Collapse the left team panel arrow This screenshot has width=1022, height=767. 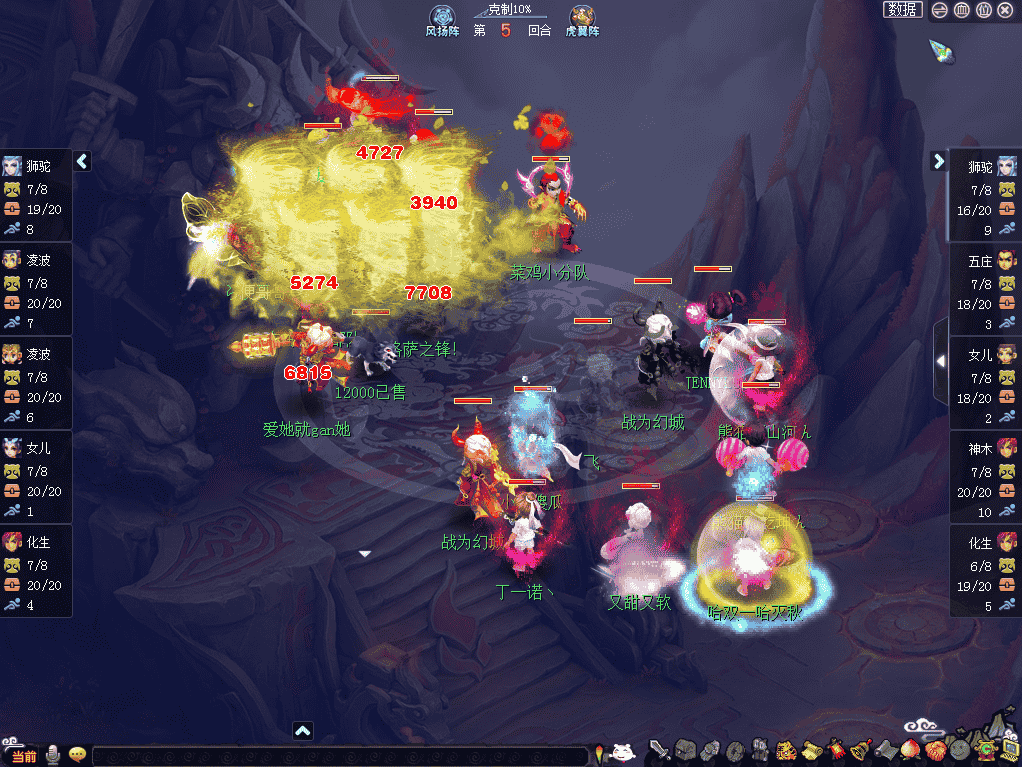[83, 160]
